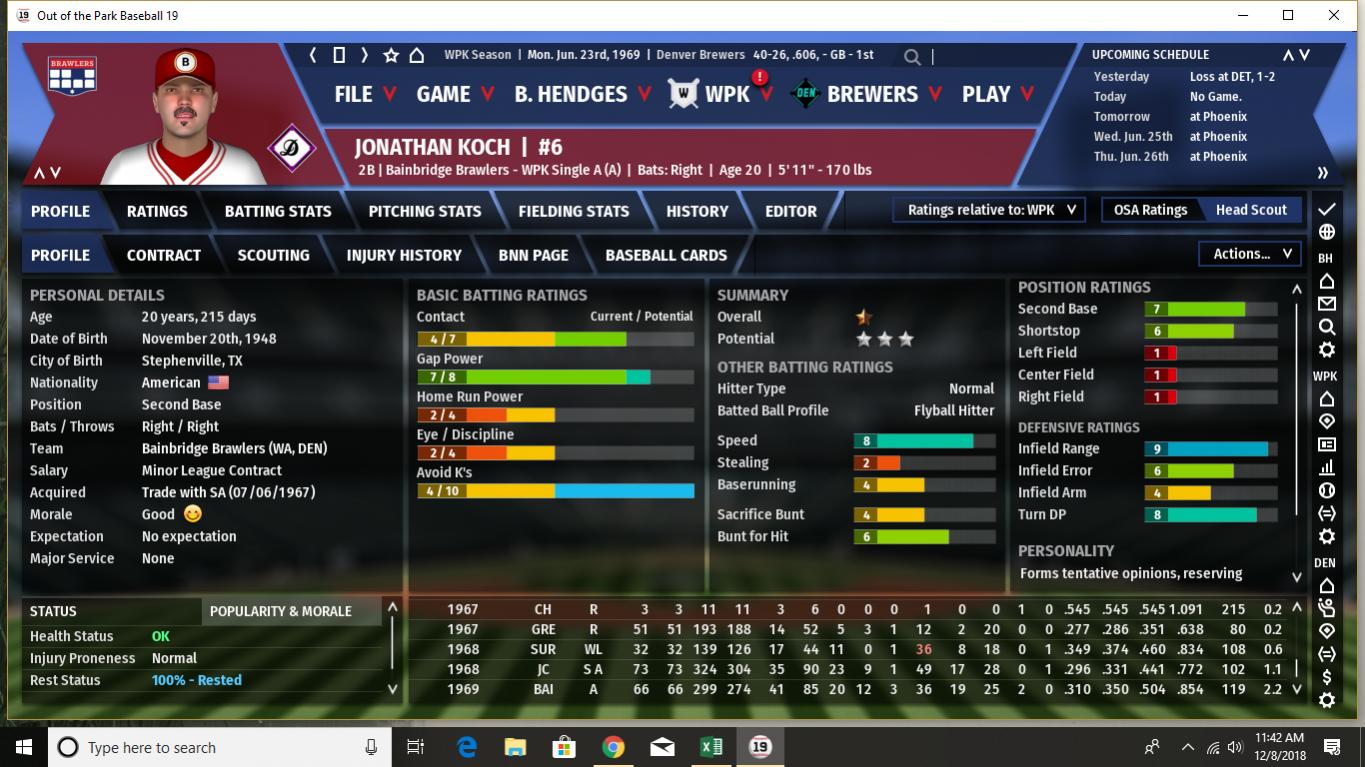Viewport: 1365px width, 767px height.
Task: Open the BREWERS team menu
Action: click(884, 94)
